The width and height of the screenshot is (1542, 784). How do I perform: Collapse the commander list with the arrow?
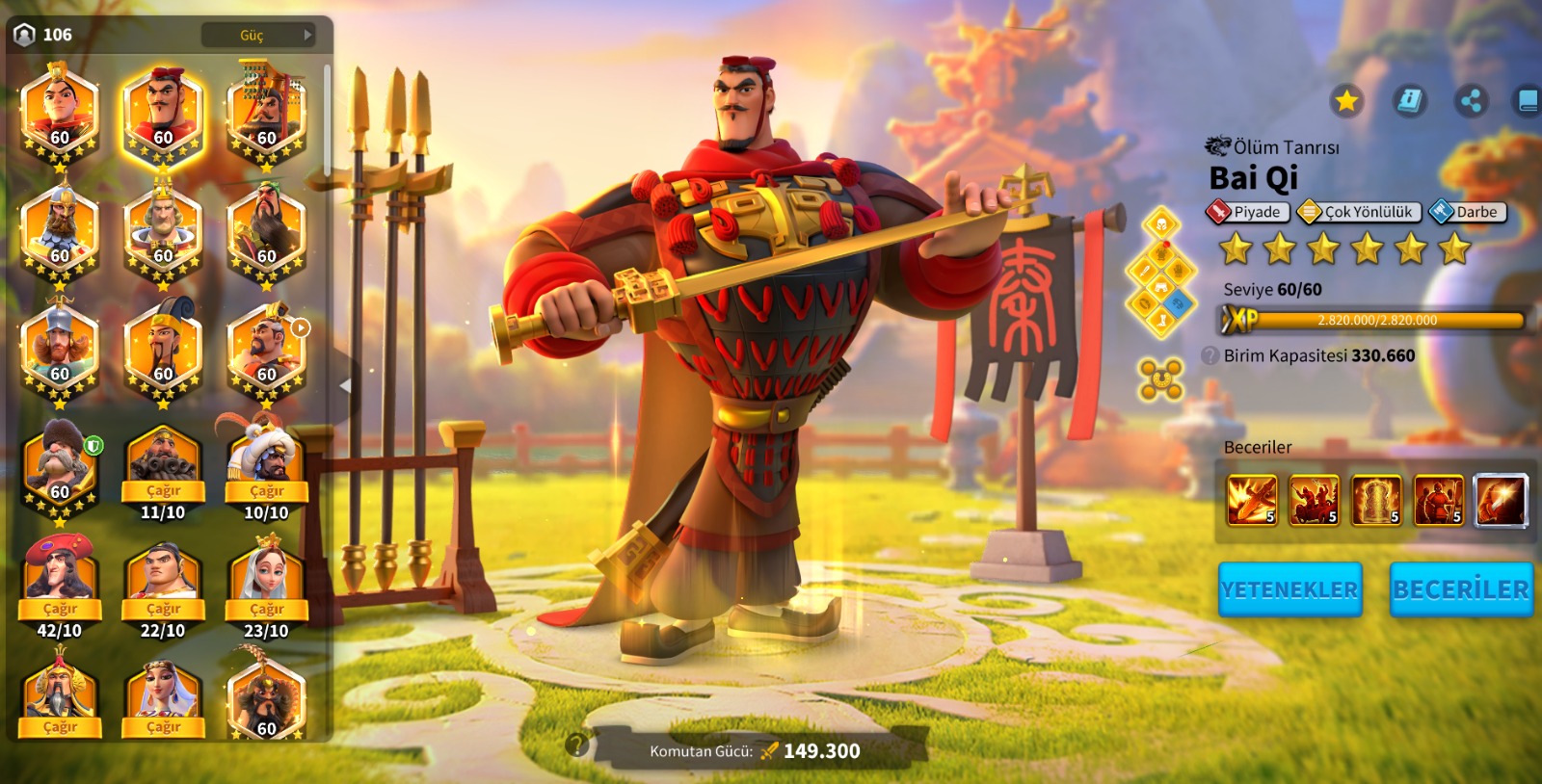345,385
